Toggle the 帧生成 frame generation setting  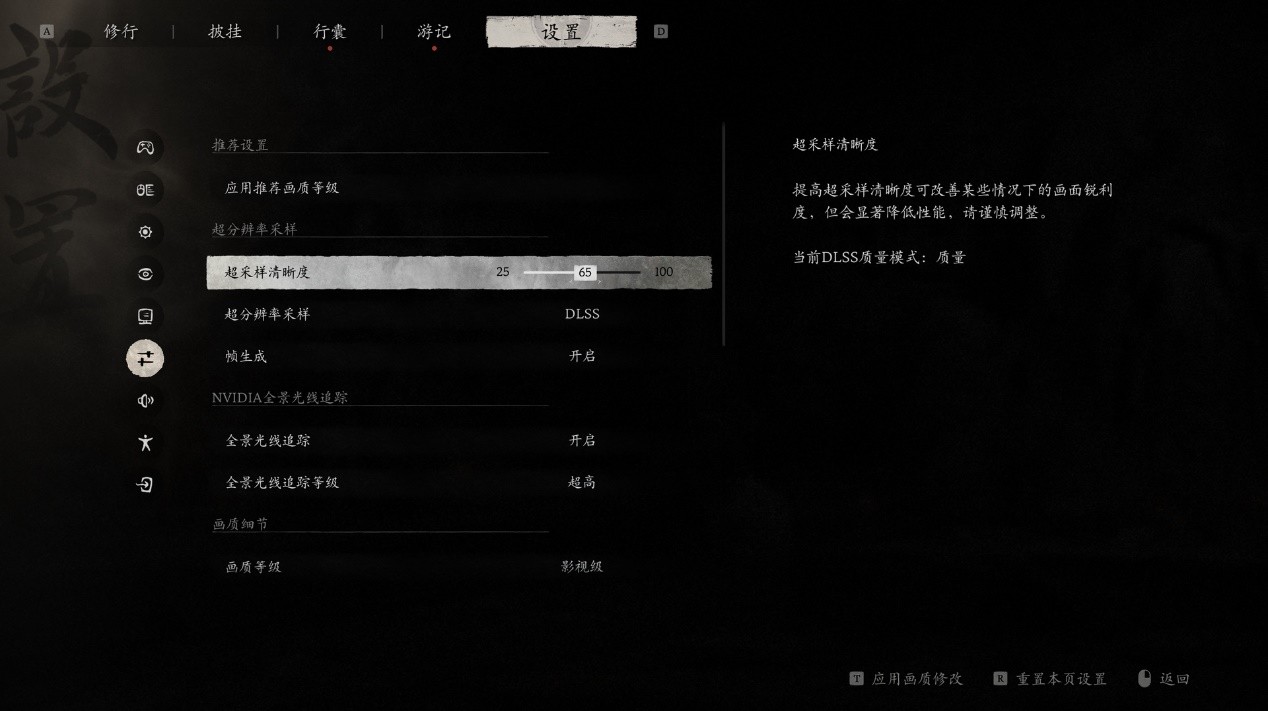(x=582, y=356)
